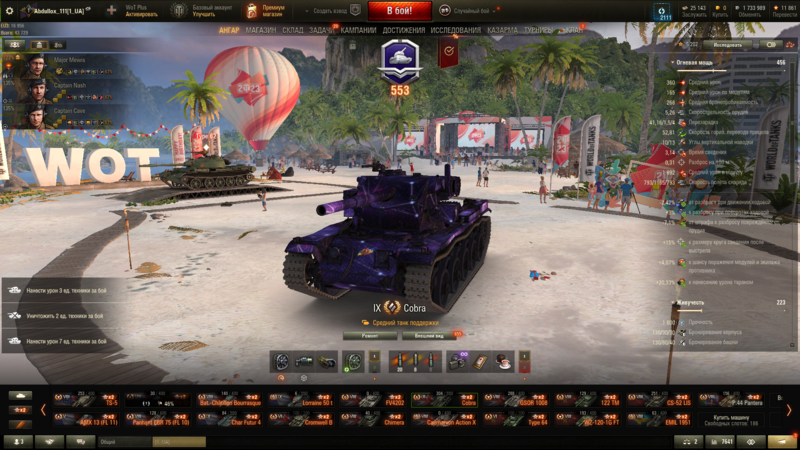Click the Исследовать button on the stats panel

tap(728, 45)
